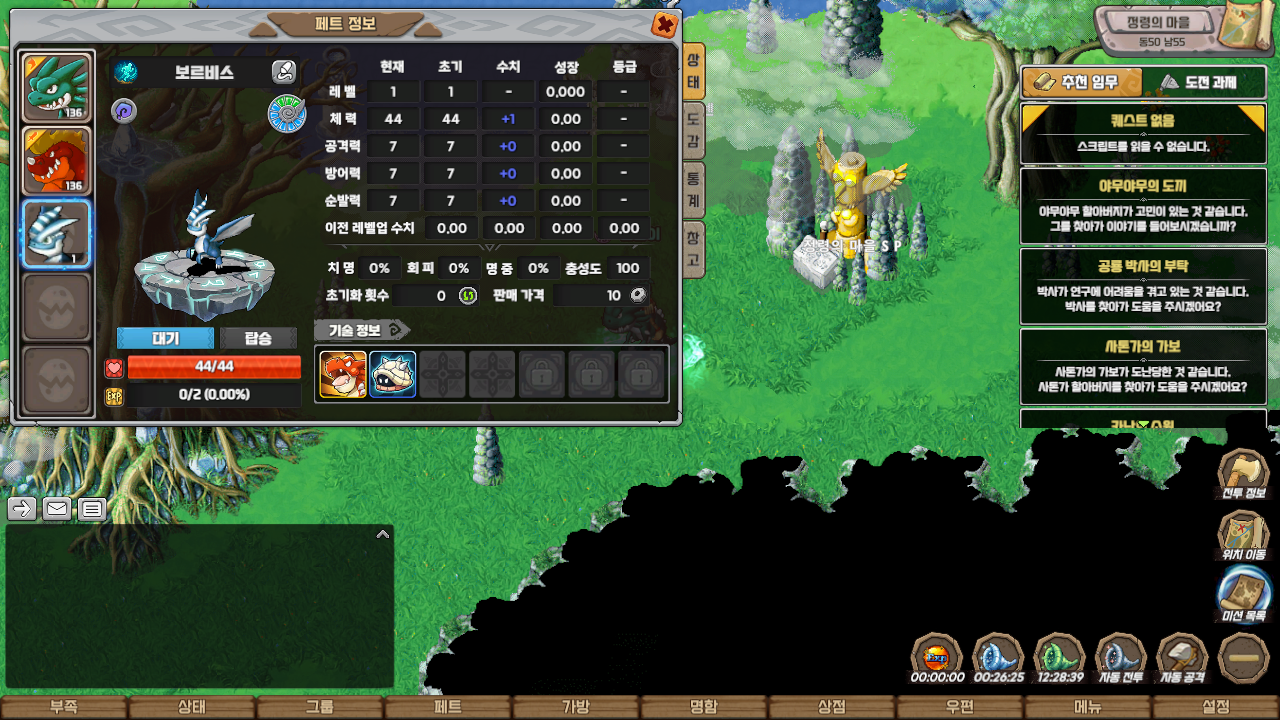Viewport: 1280px width, 720px height.
Task: Open the mail envelope icon
Action: (x=57, y=509)
